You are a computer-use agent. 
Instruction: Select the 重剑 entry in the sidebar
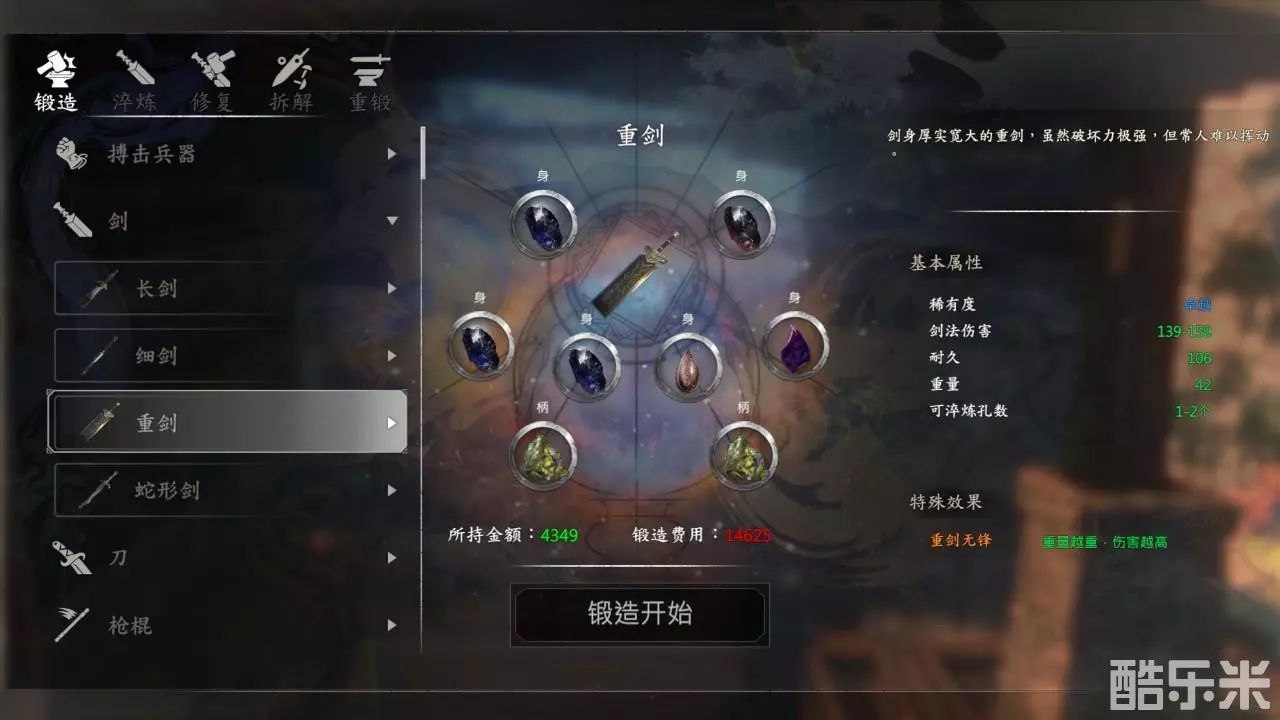tap(165, 423)
